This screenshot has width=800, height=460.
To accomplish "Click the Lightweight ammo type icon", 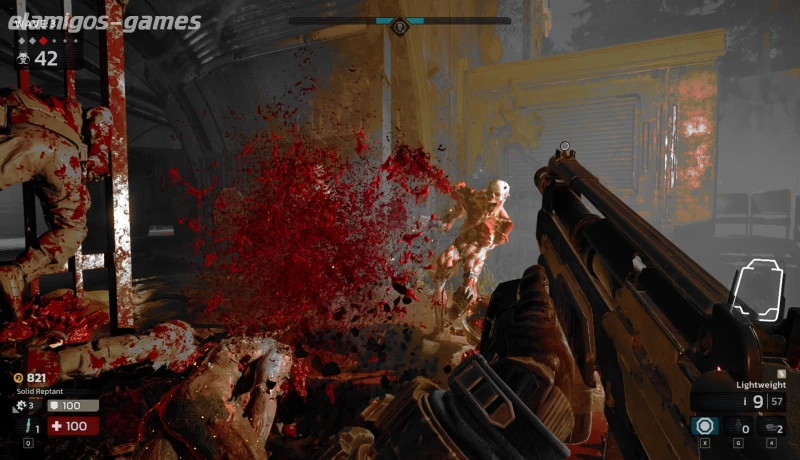I will [781, 372].
